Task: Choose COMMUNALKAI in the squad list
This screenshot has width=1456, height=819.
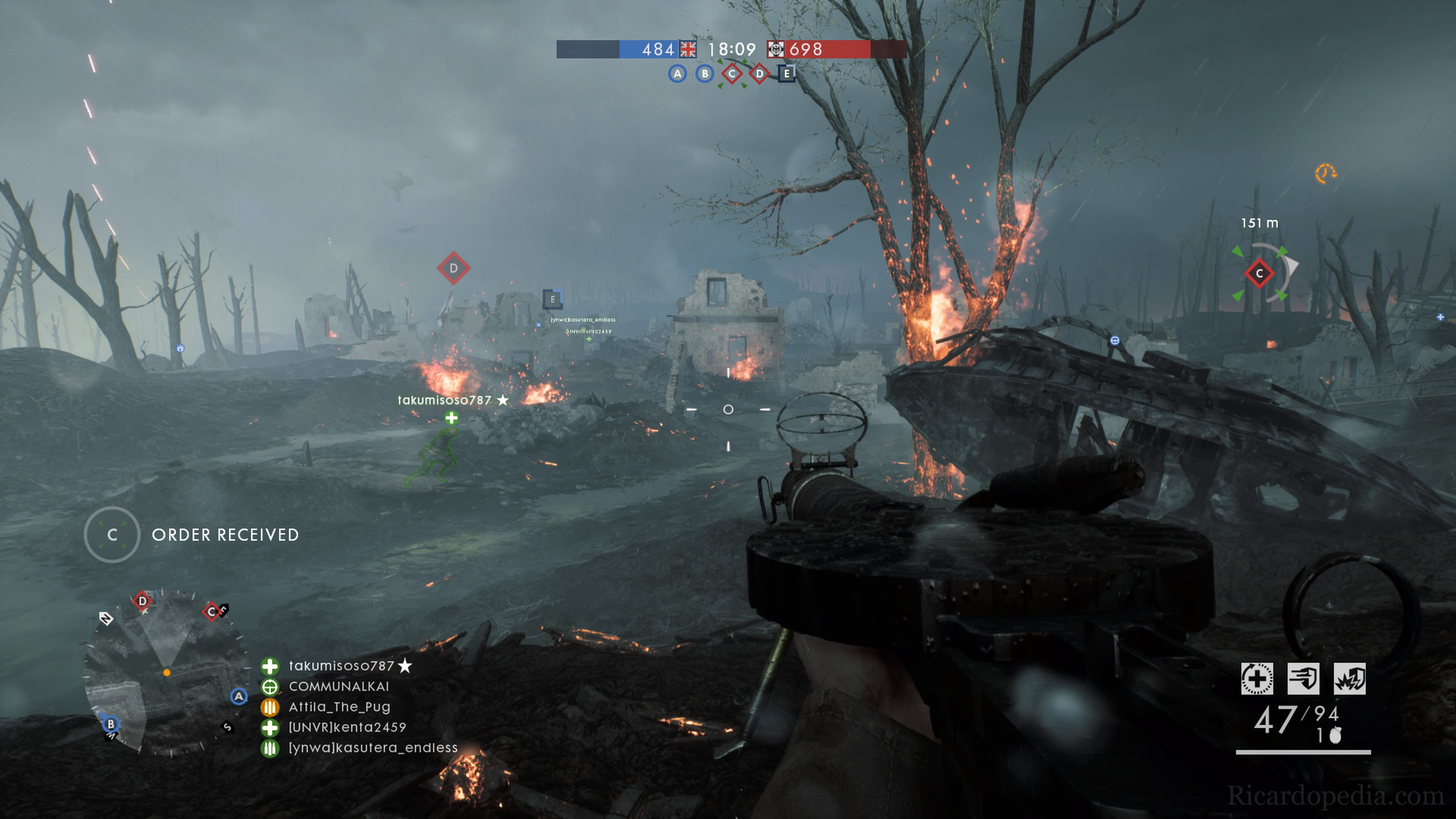Action: (339, 686)
